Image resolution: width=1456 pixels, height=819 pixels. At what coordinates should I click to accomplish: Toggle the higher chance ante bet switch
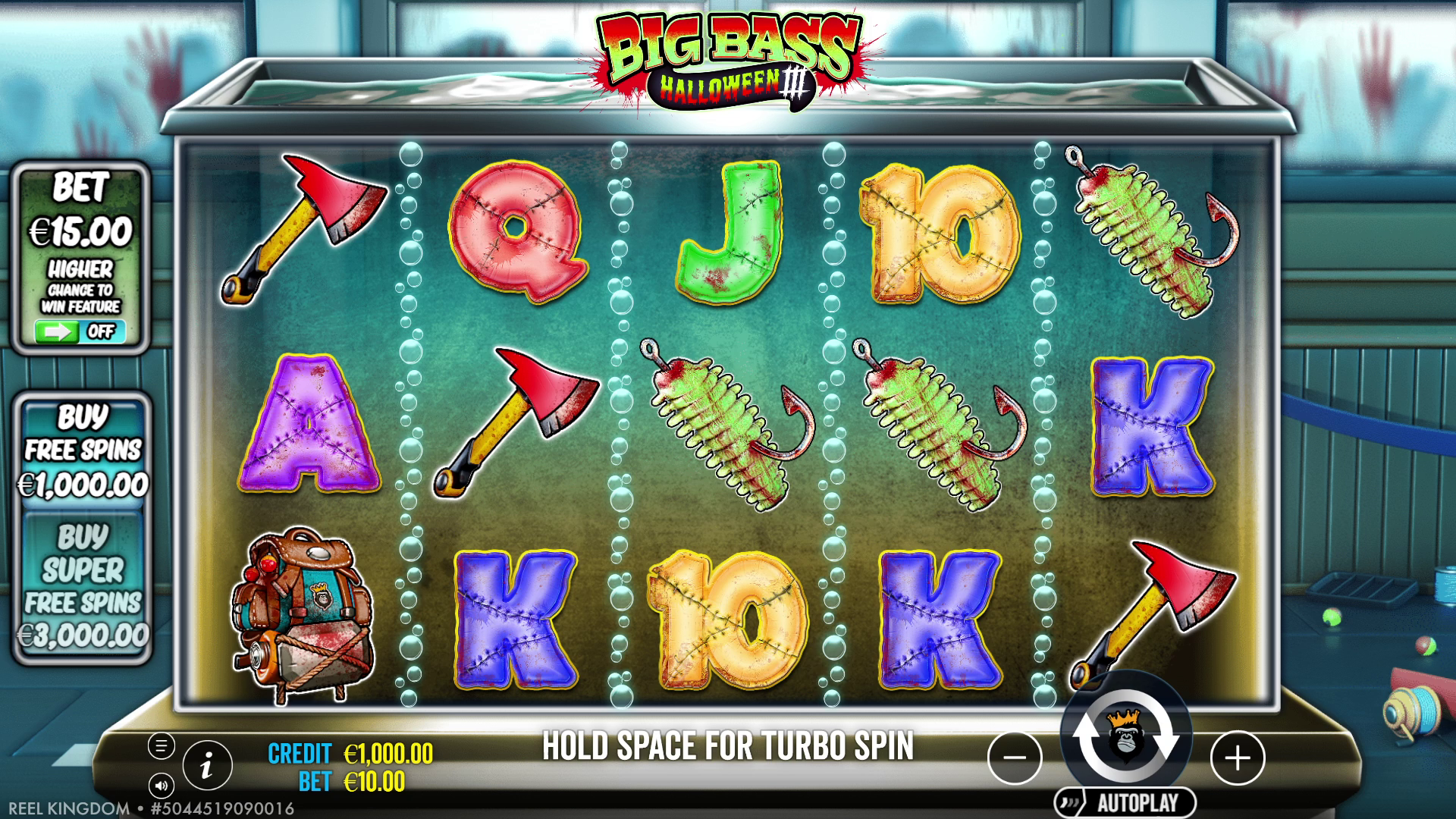pos(80,331)
